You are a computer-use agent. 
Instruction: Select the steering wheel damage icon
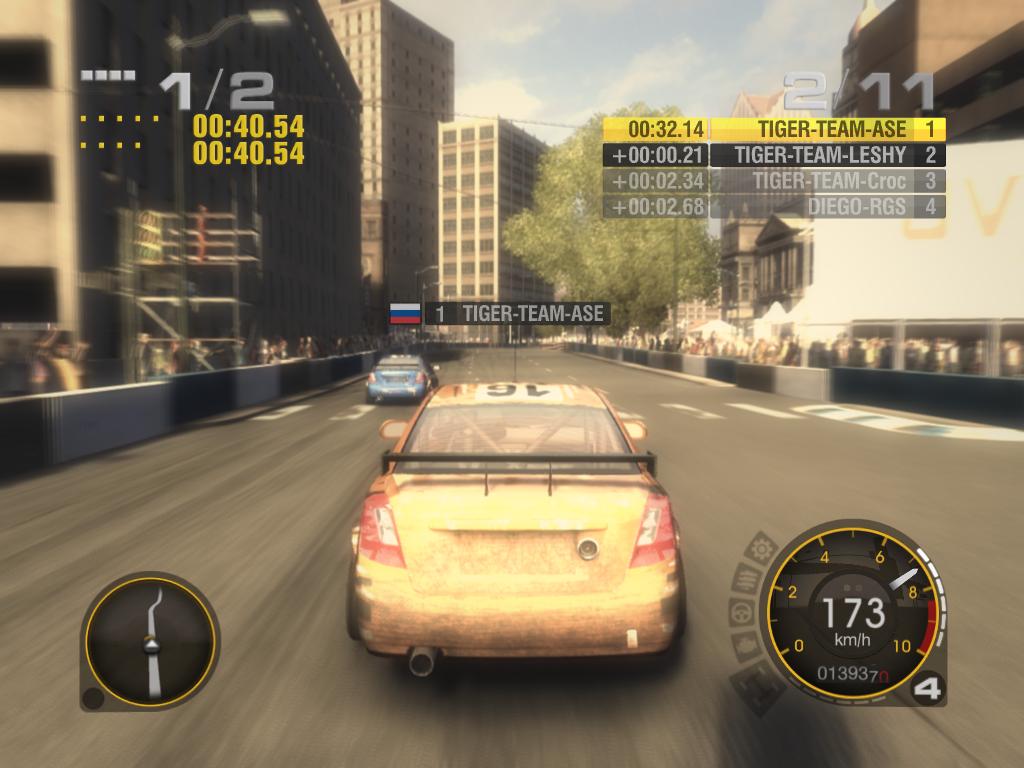(x=741, y=611)
